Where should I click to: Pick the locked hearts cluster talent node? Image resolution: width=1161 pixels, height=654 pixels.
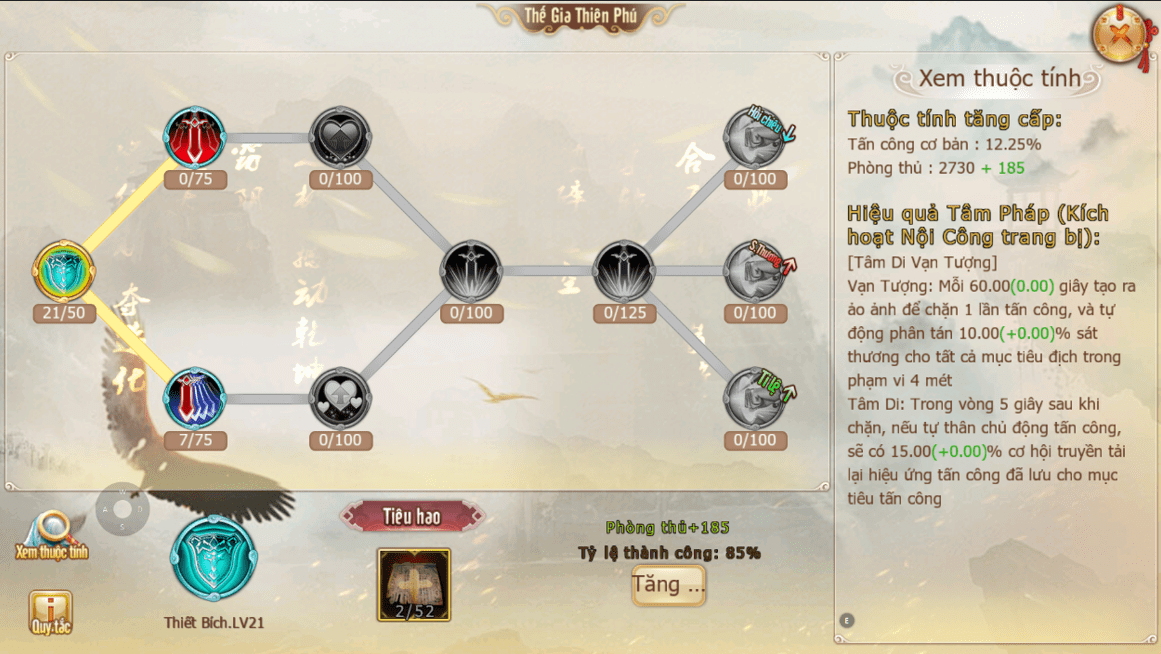pyautogui.click(x=341, y=399)
